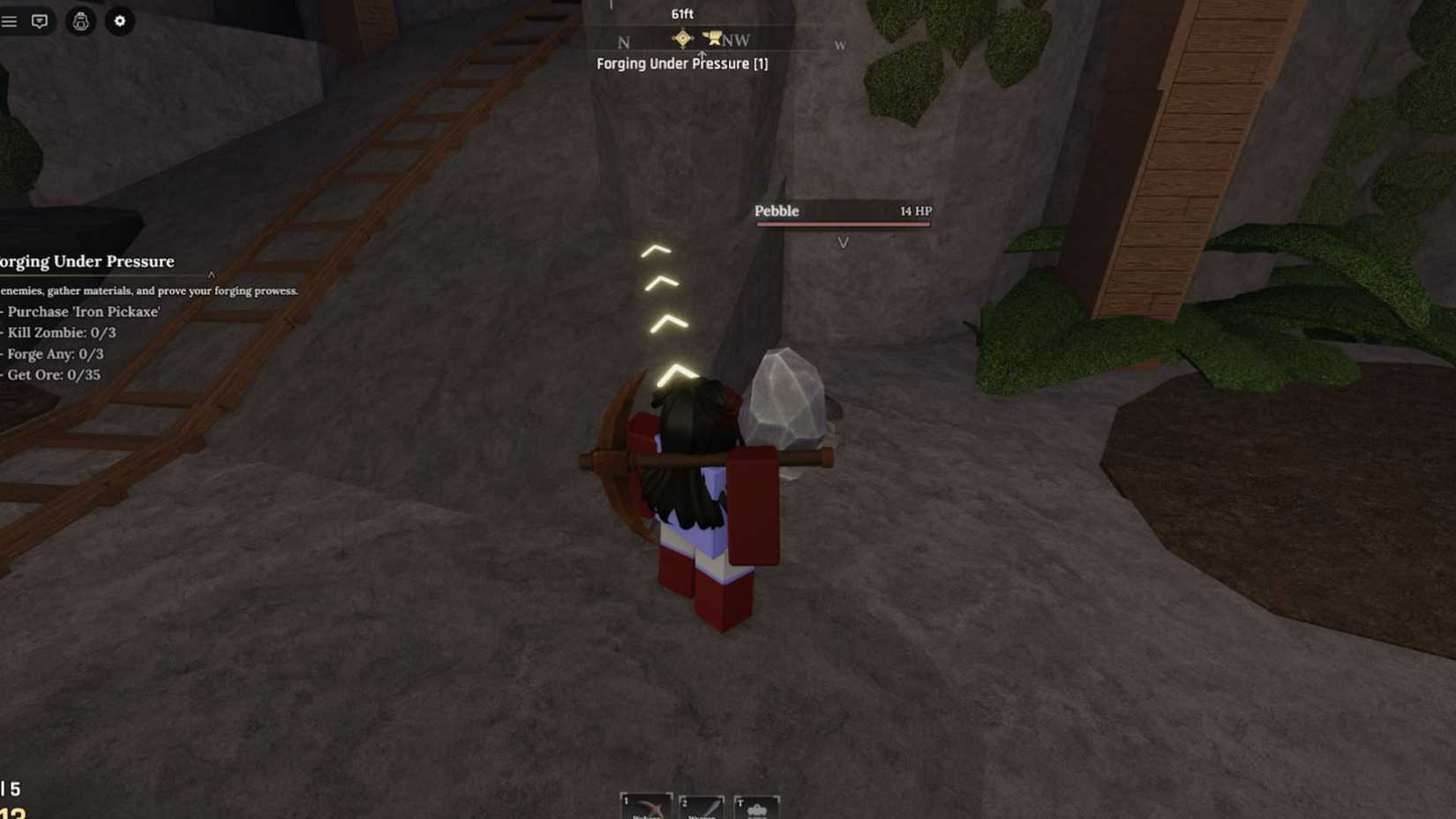Click the V chevron under the Pebble nameplate
This screenshot has width=1456, height=819.
coord(844,241)
